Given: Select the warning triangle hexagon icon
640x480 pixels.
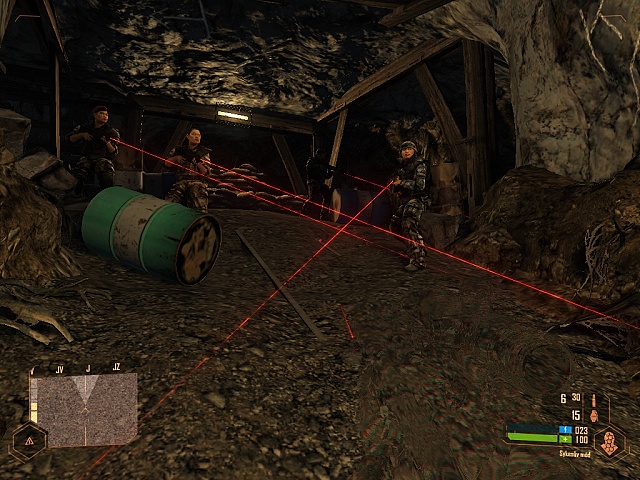Looking at the screenshot, I should coord(29,440).
